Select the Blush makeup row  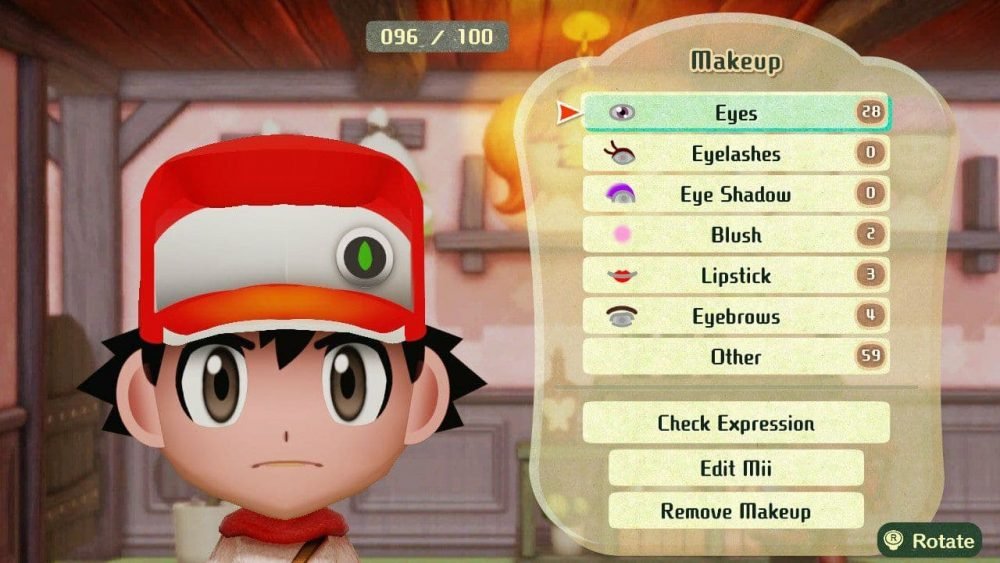(x=736, y=235)
